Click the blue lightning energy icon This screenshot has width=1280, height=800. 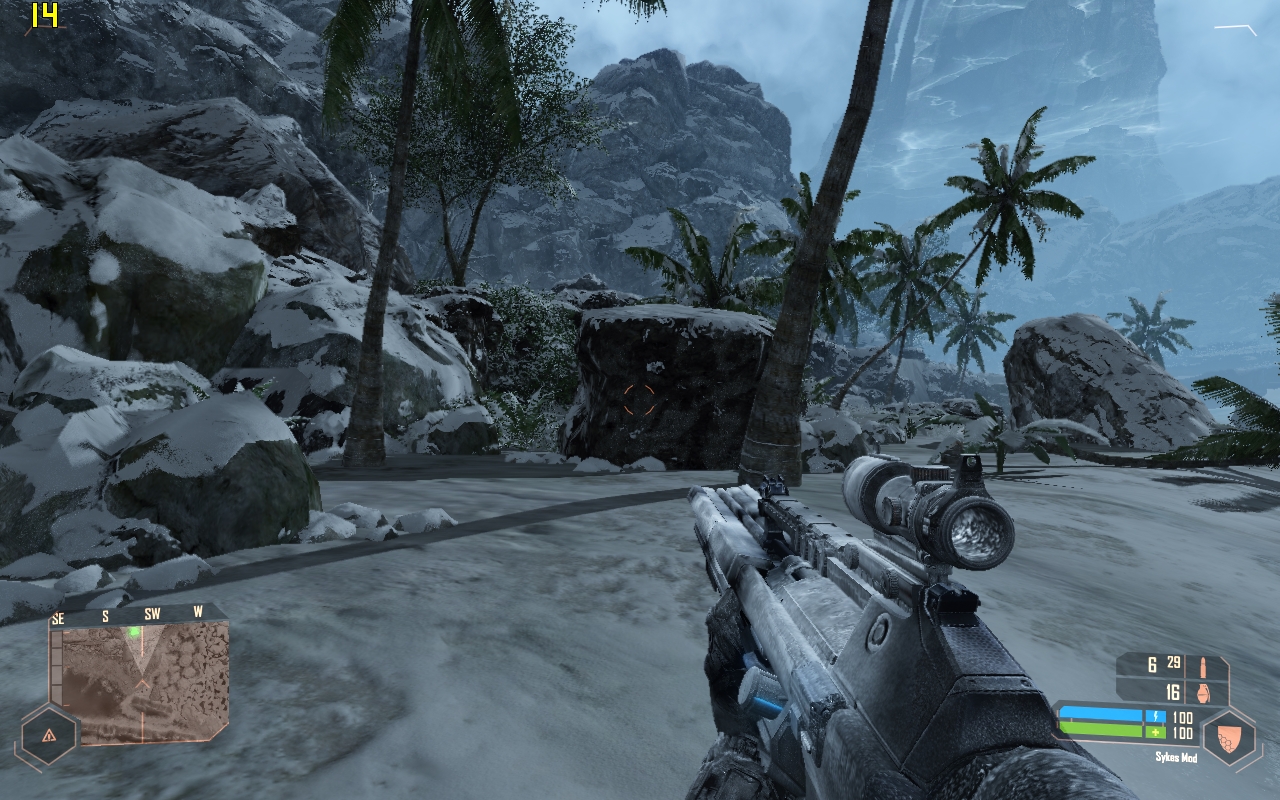(x=1156, y=716)
